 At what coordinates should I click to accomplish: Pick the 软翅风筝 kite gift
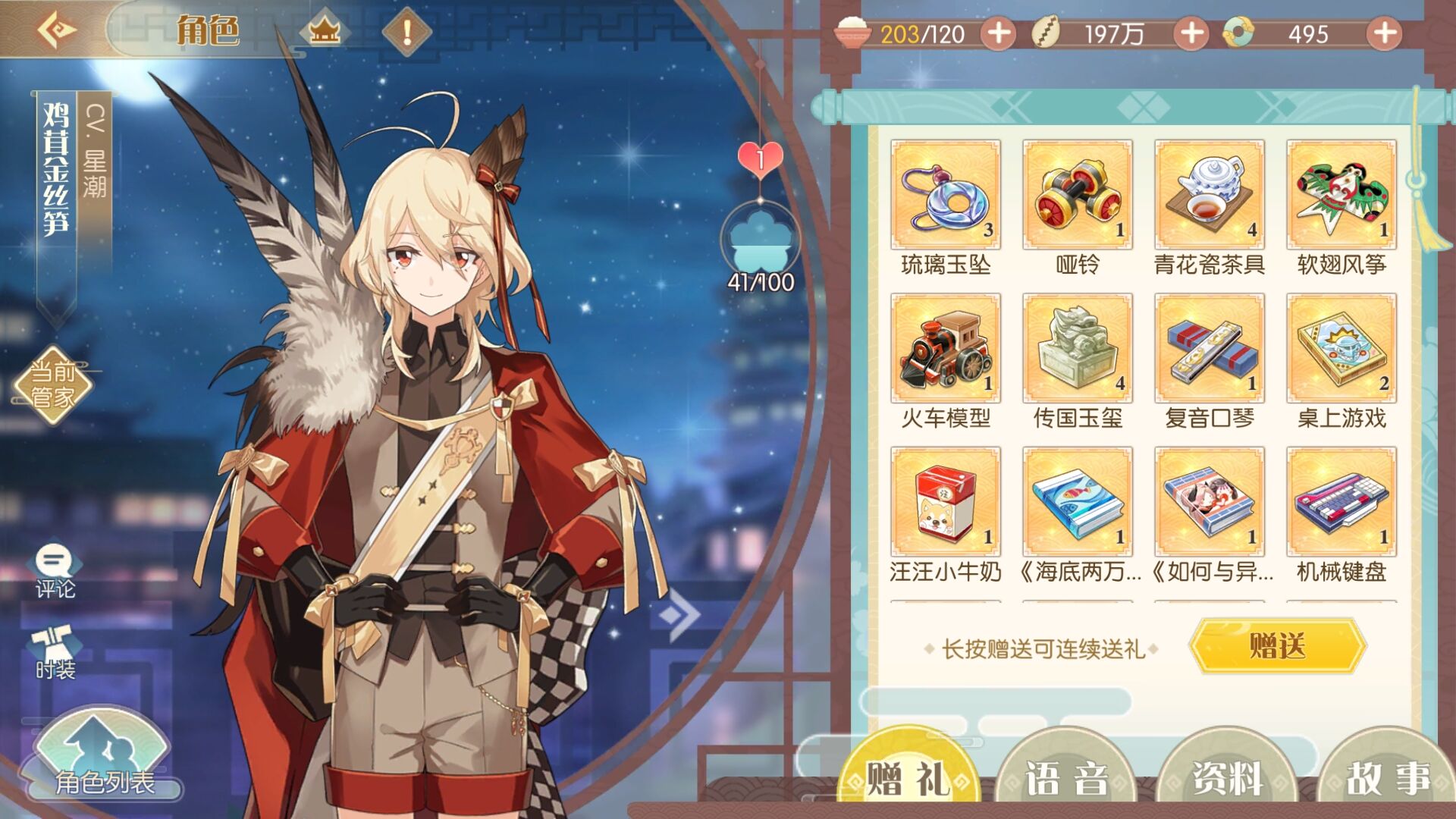1341,195
